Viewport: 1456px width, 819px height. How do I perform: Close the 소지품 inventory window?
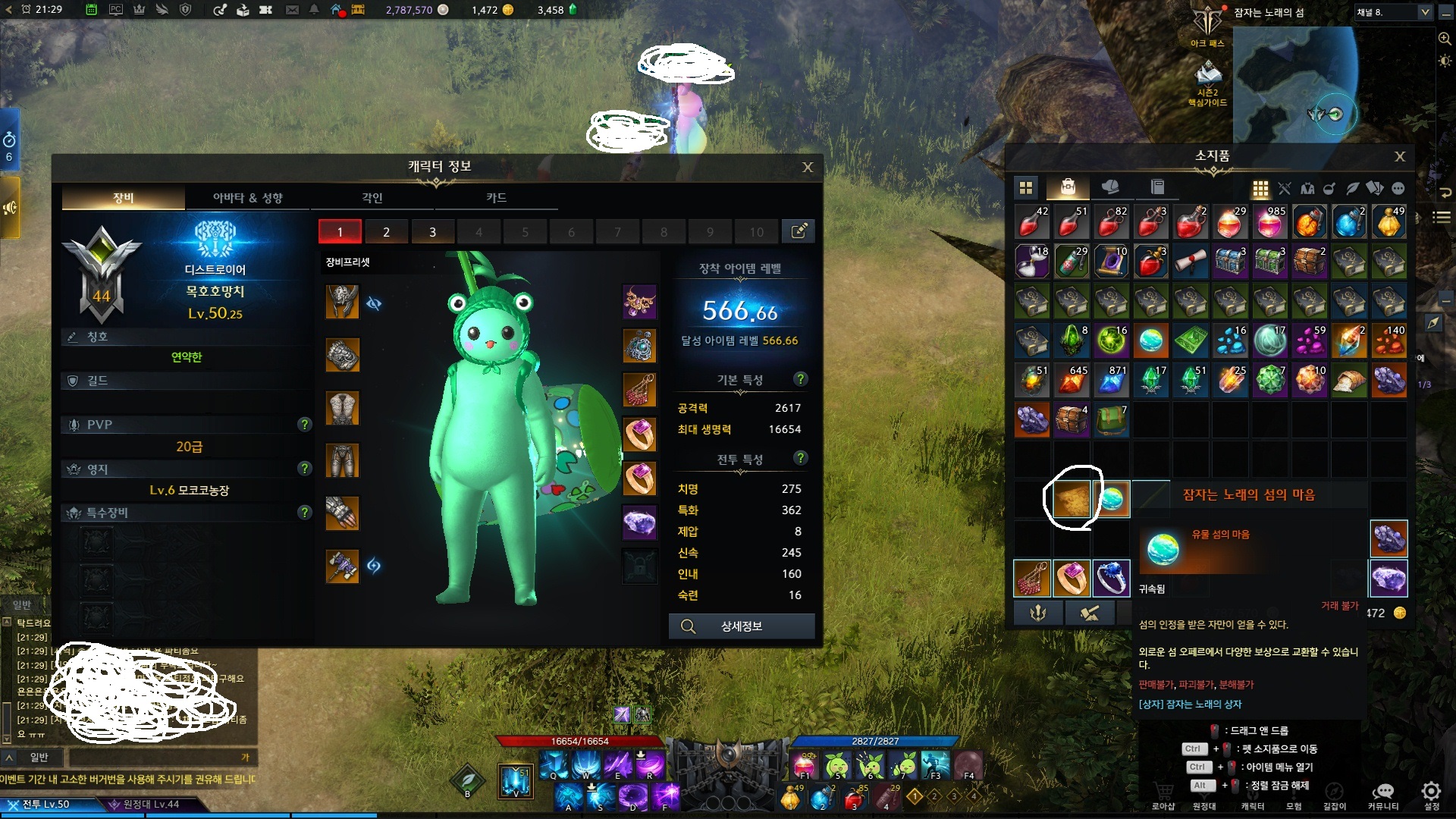pyautogui.click(x=1399, y=156)
